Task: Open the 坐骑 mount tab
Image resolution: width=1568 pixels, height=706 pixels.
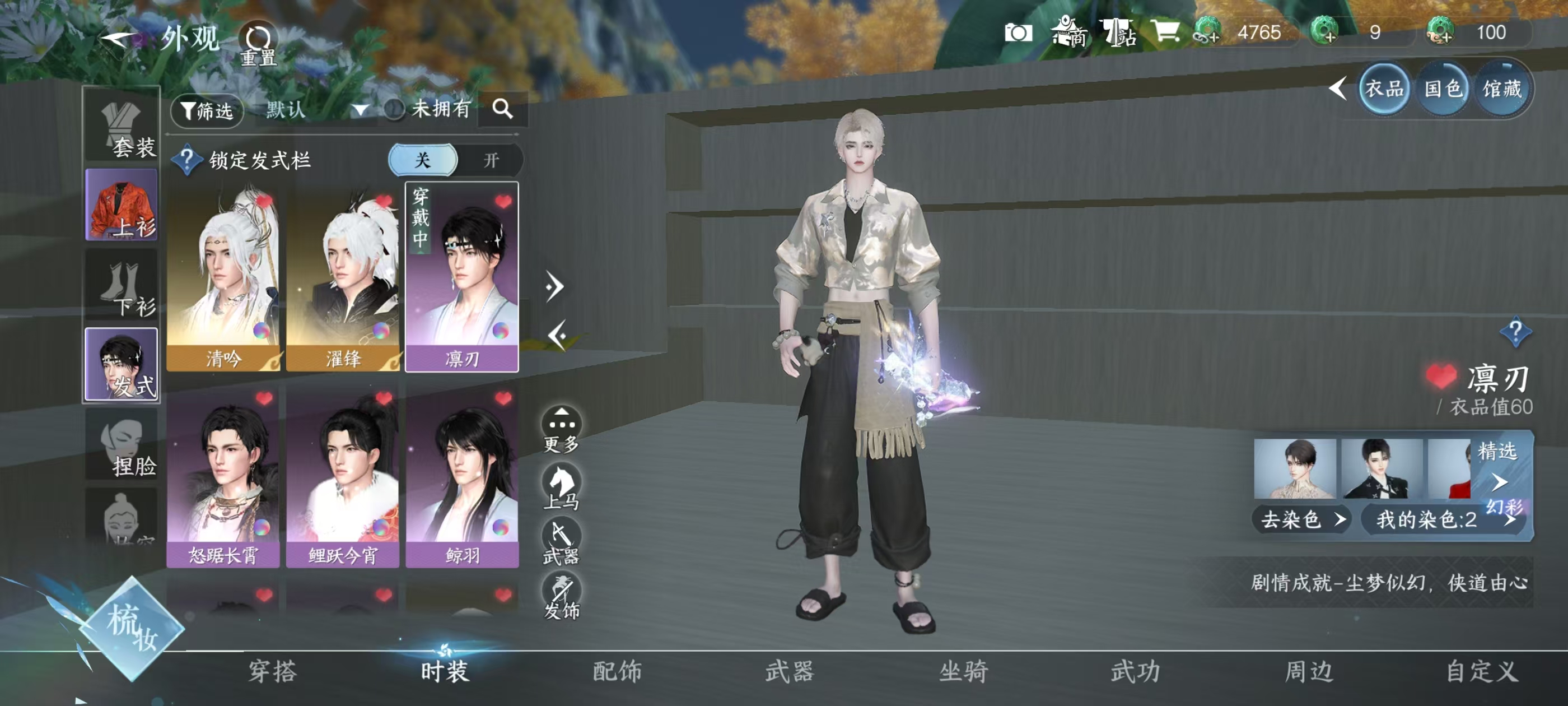Action: (963, 671)
